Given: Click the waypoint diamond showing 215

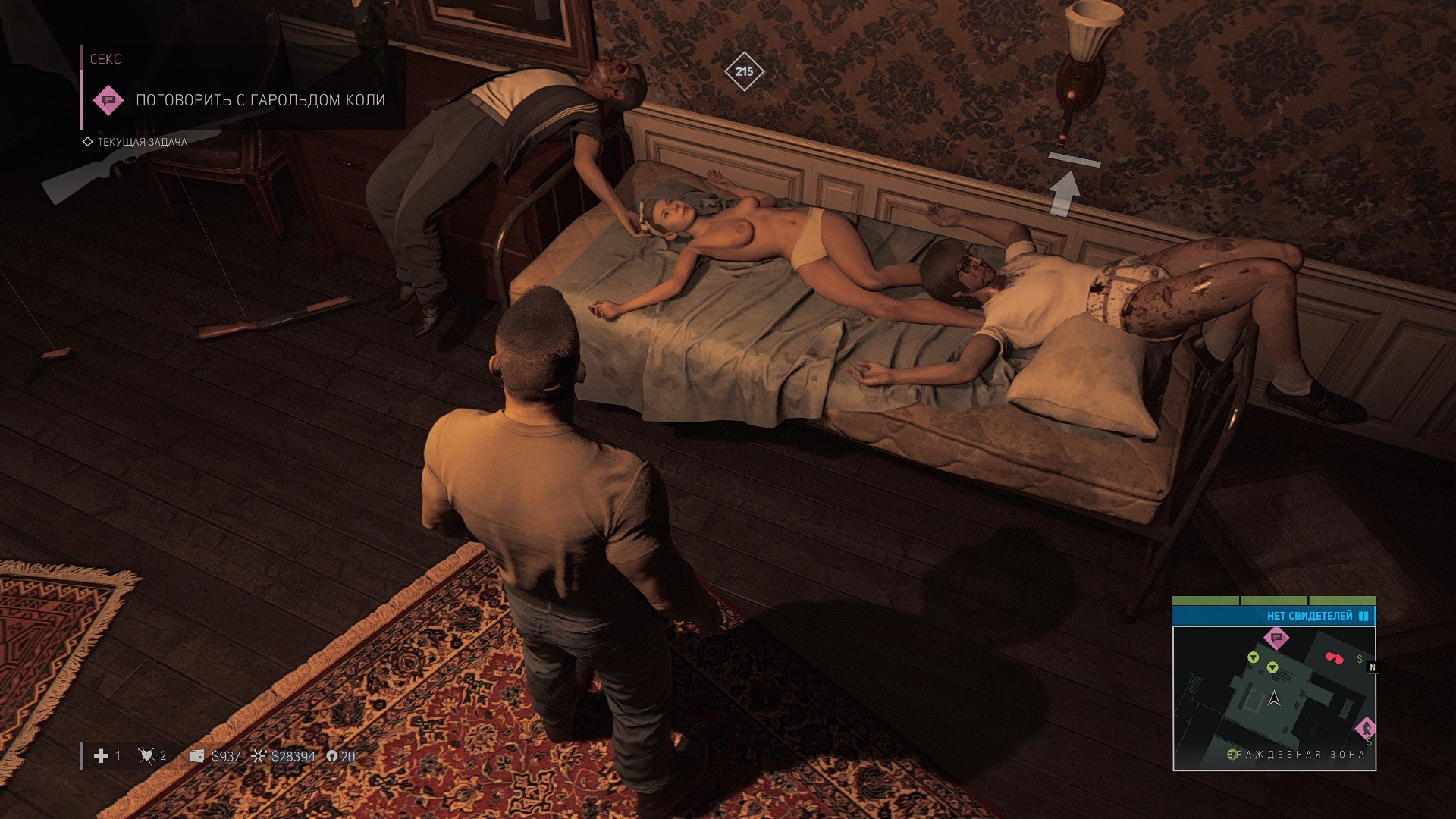Looking at the screenshot, I should pyautogui.click(x=744, y=71).
